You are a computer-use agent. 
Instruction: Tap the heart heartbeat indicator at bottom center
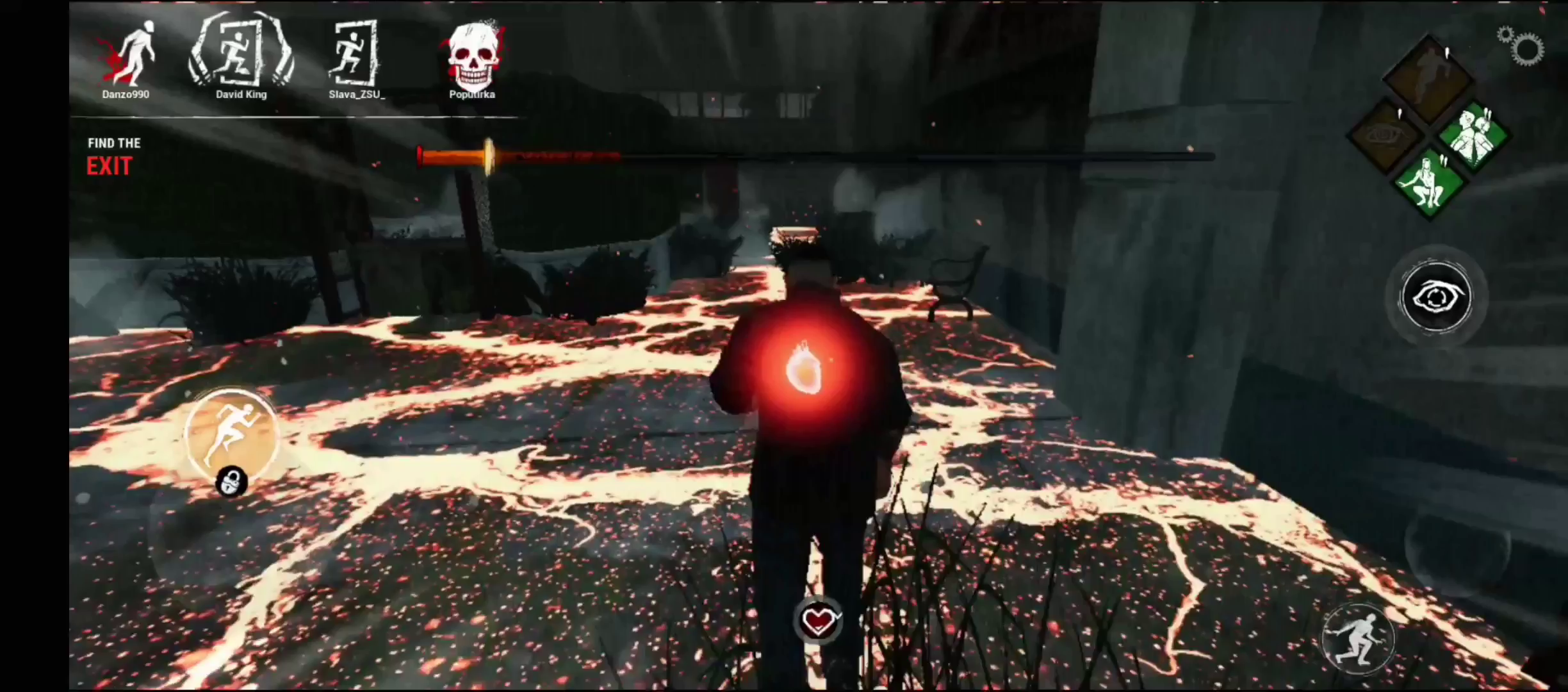click(x=819, y=620)
